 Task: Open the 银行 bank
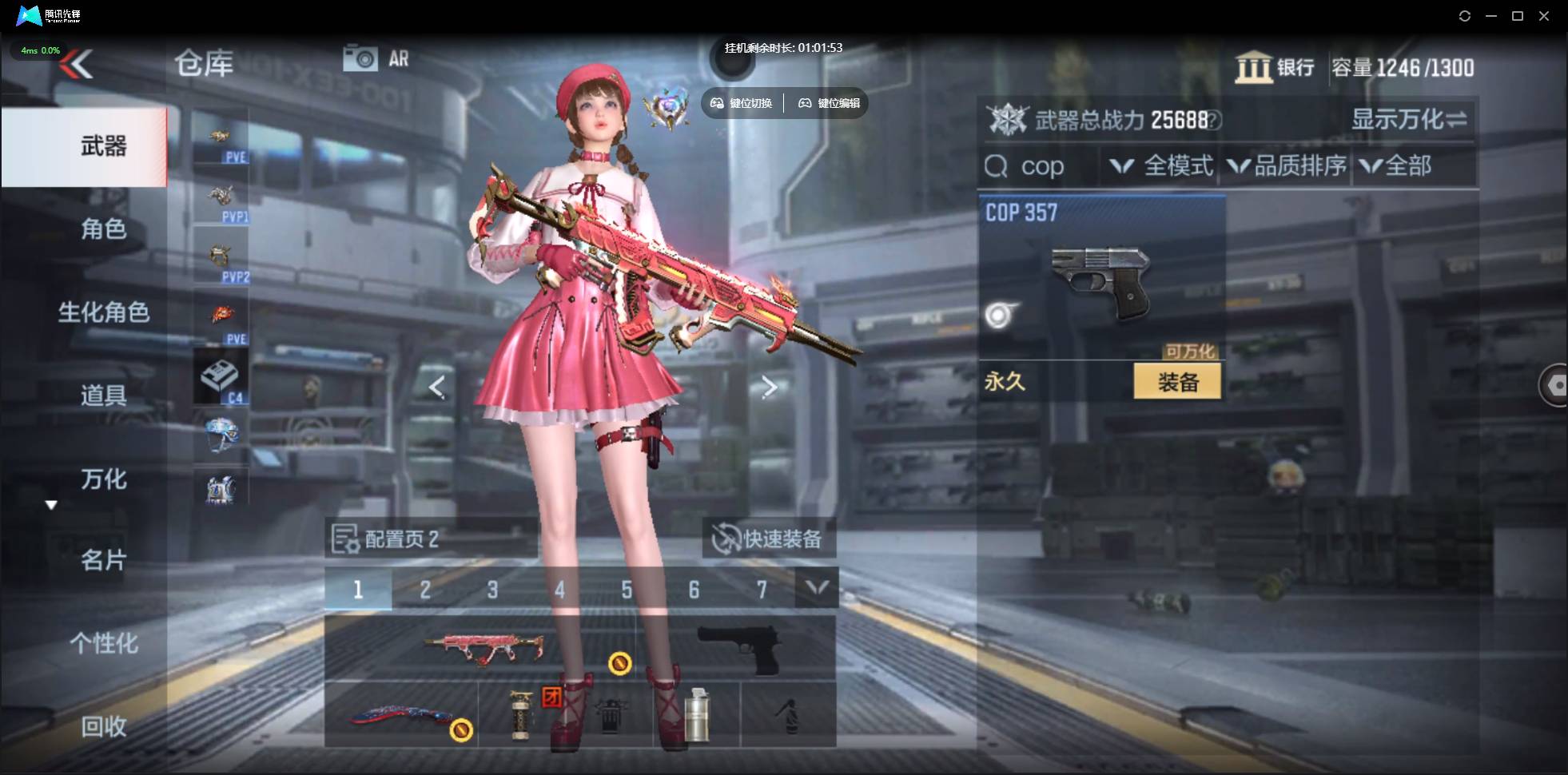pos(1275,67)
